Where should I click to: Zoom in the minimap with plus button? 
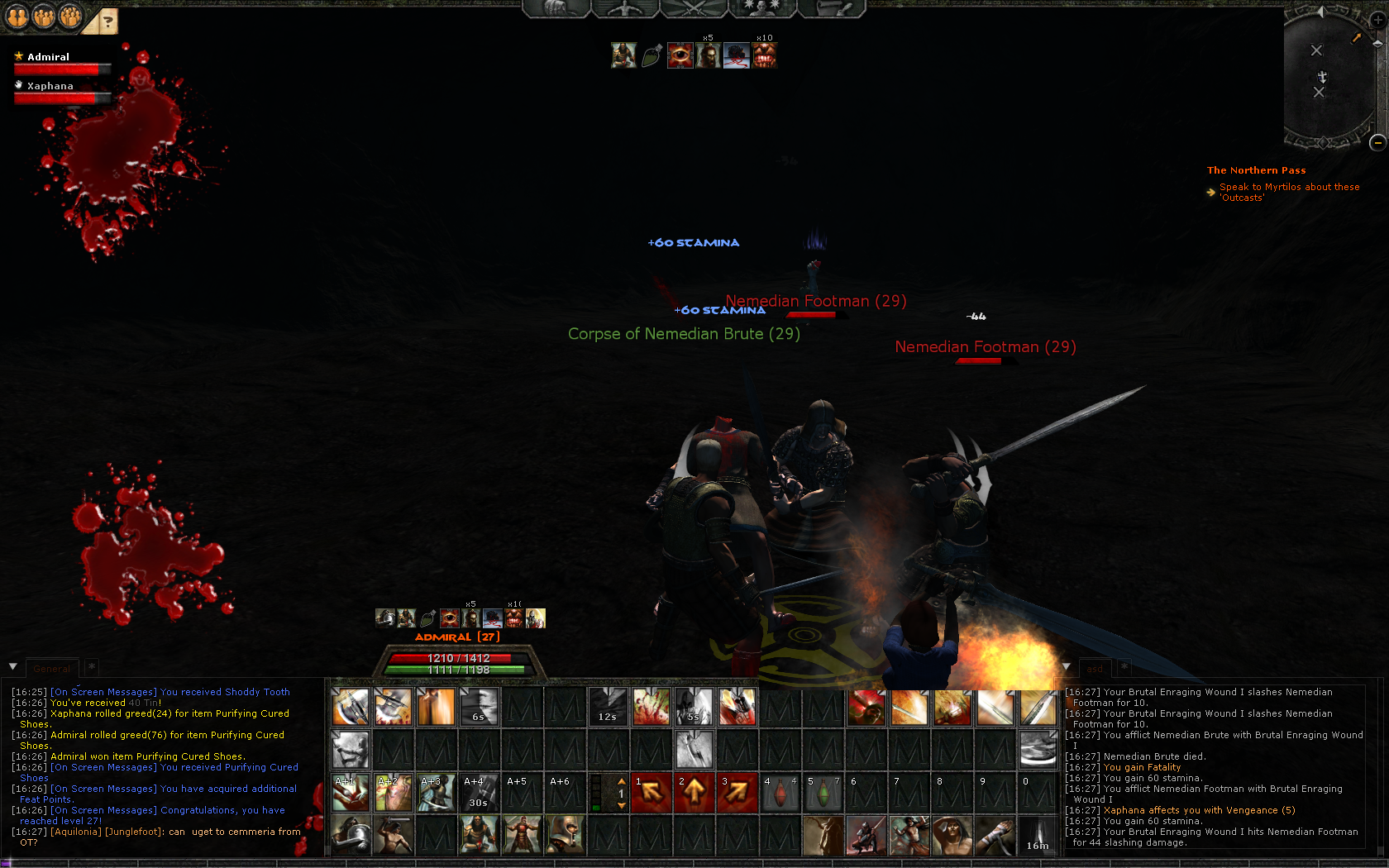point(1377,21)
